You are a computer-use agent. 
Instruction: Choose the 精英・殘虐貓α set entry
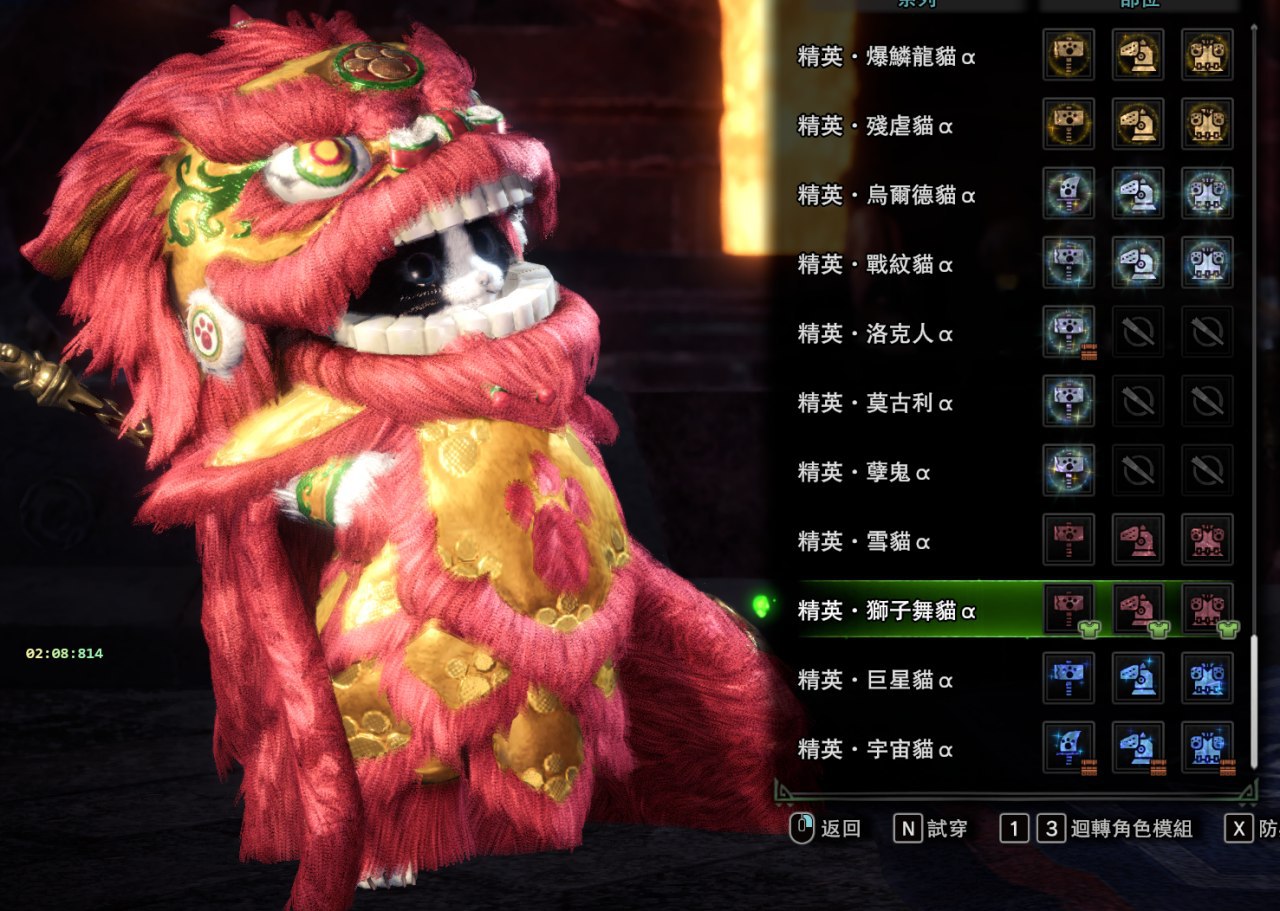click(875, 126)
